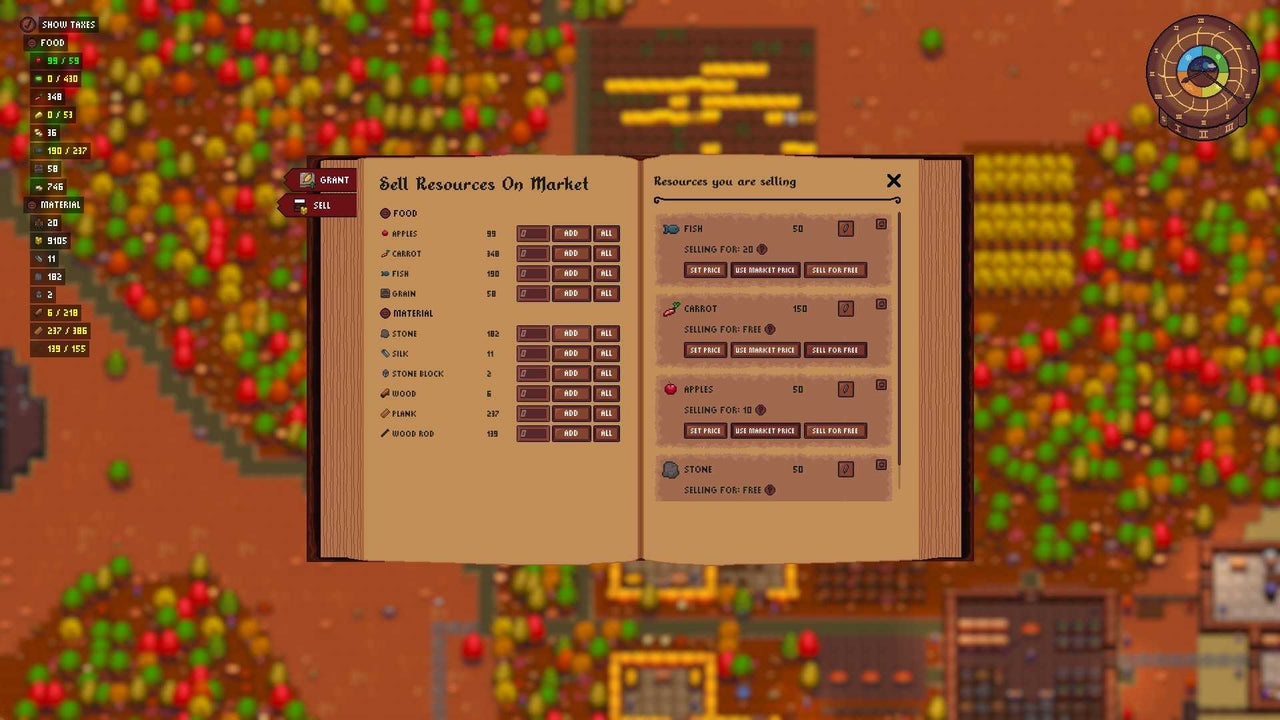Click ALL next to Wood Rod
1280x720 pixels.
coord(607,433)
